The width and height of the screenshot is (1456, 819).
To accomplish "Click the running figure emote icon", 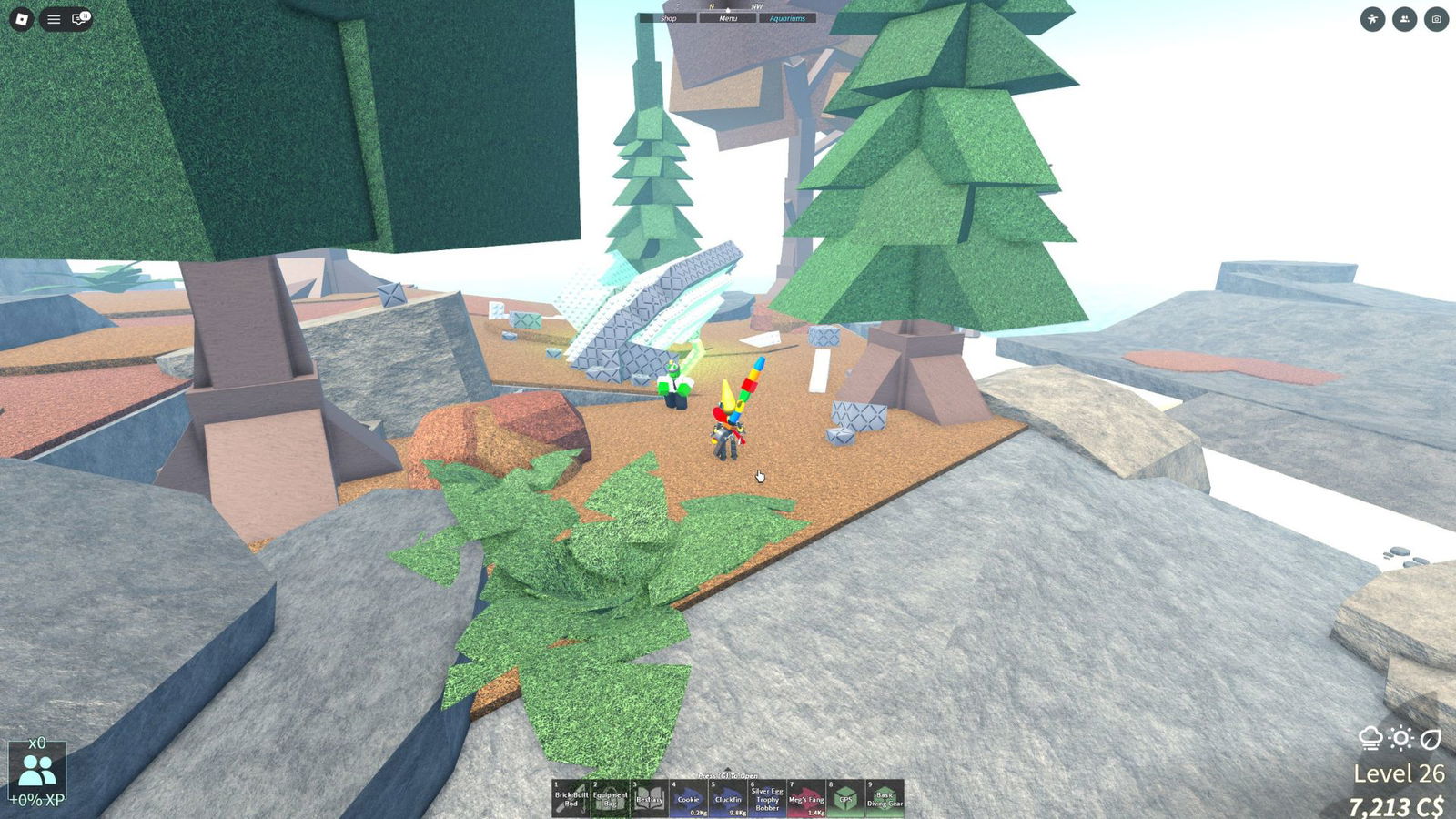I will 1372,18.
